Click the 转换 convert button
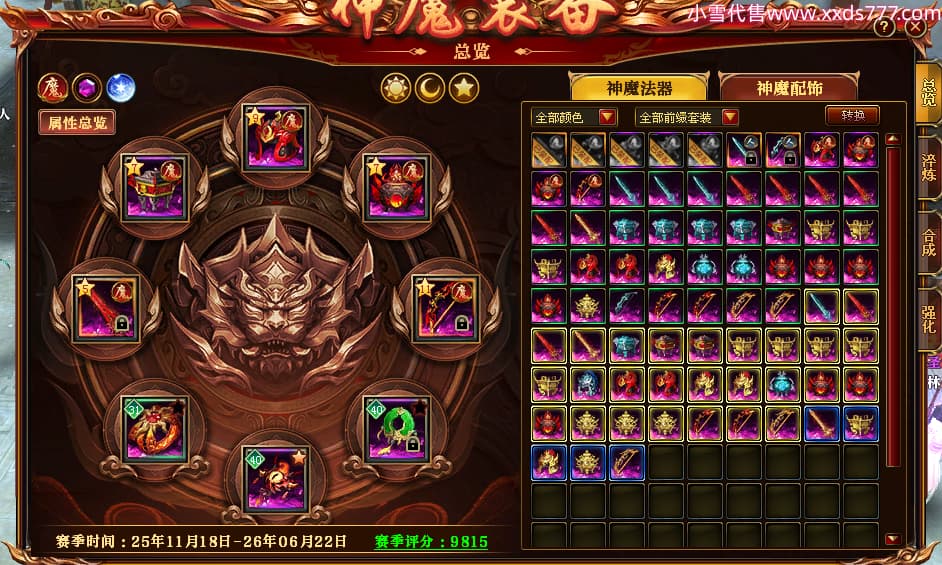The width and height of the screenshot is (942, 565). (852, 115)
